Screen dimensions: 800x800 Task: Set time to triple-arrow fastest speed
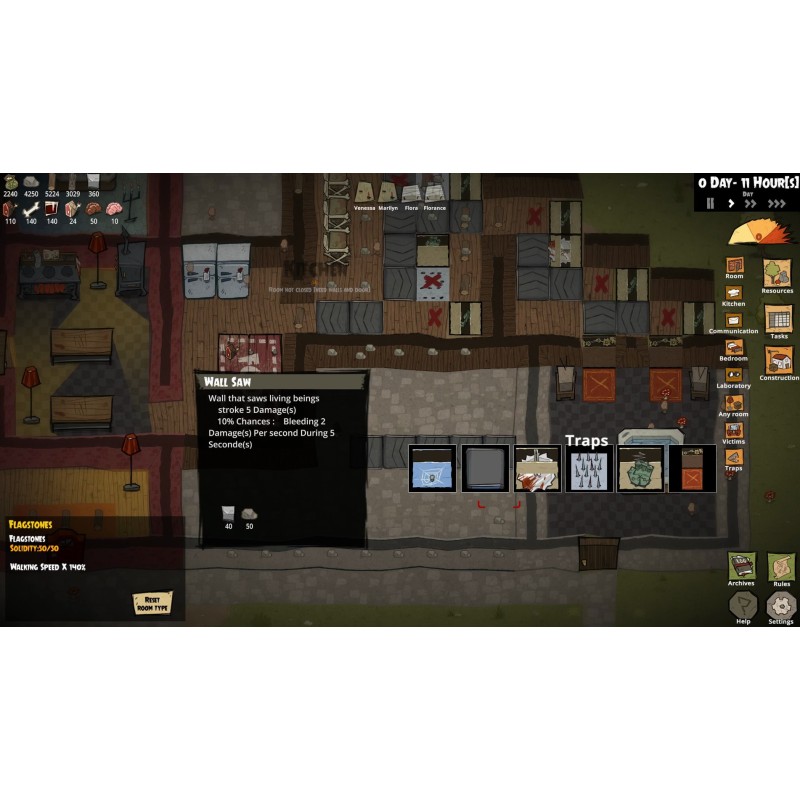coord(777,203)
